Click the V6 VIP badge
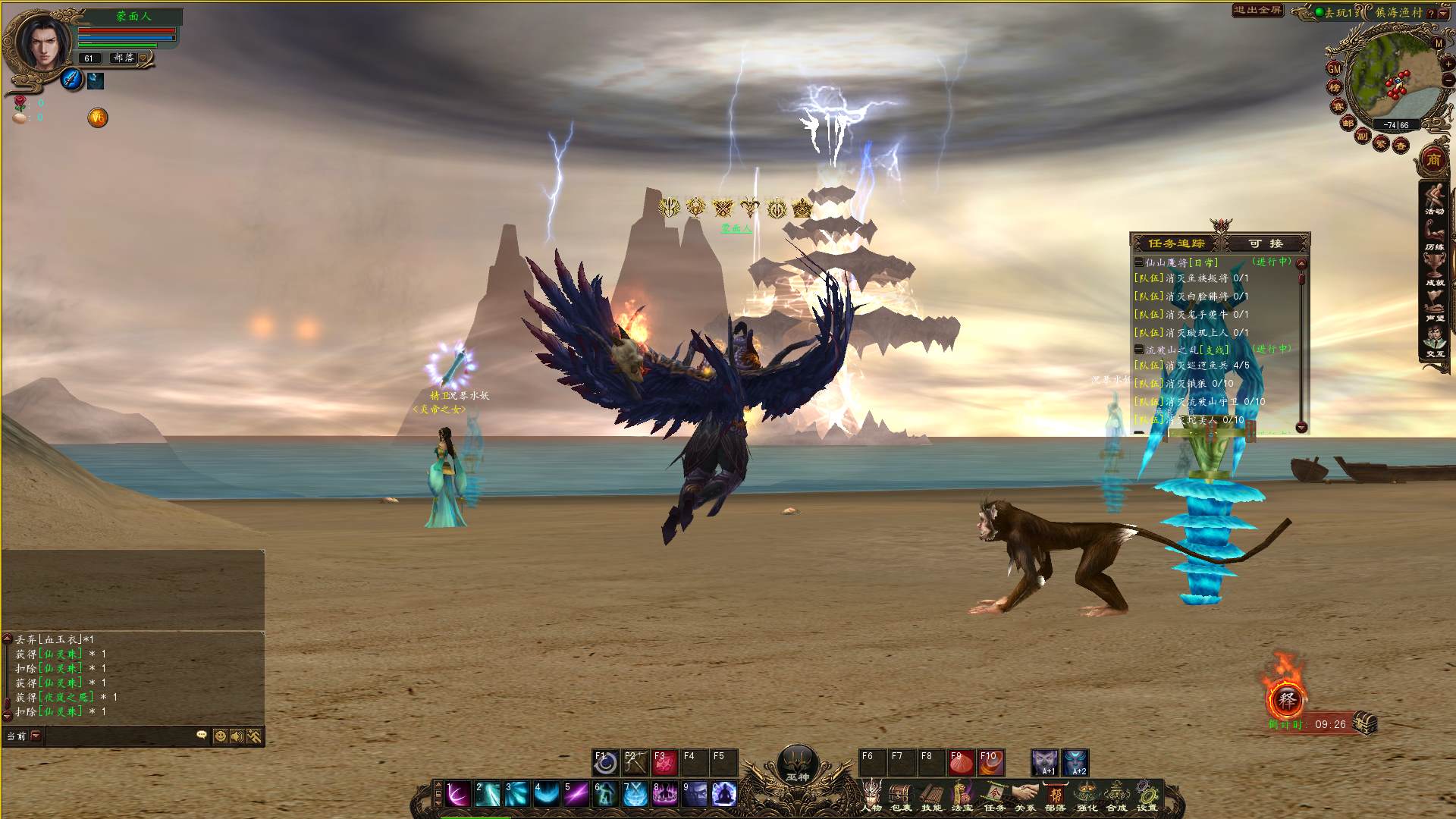This screenshot has height=819, width=1456. pos(98,118)
